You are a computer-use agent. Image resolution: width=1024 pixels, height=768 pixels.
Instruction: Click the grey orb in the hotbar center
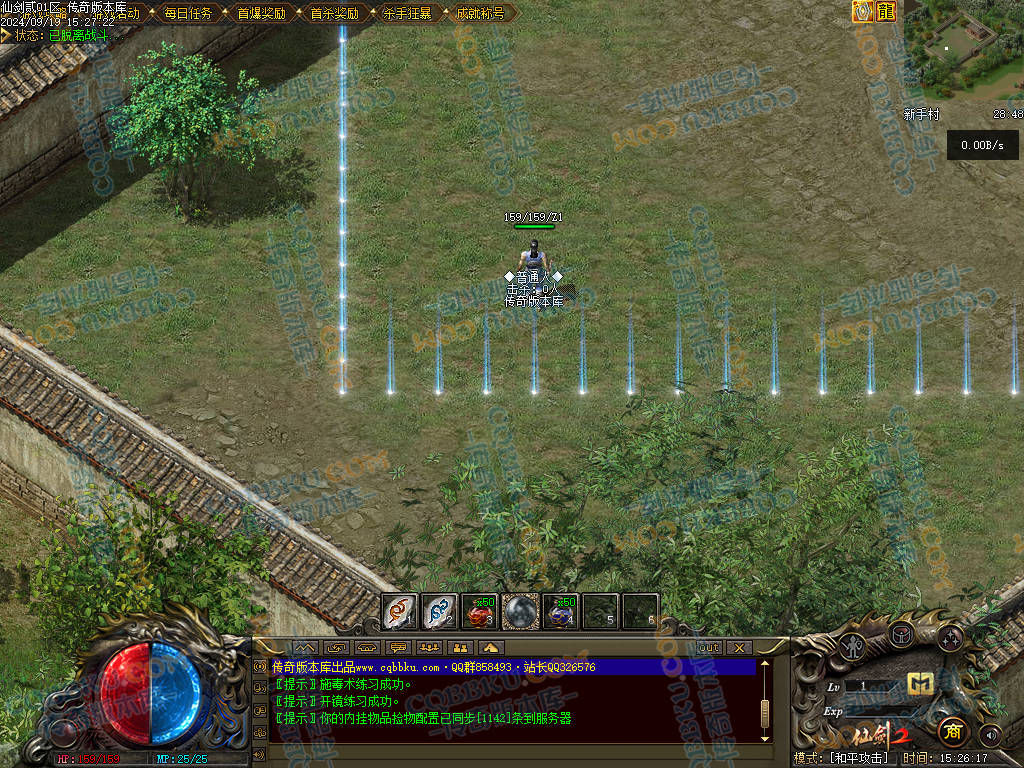coord(521,611)
